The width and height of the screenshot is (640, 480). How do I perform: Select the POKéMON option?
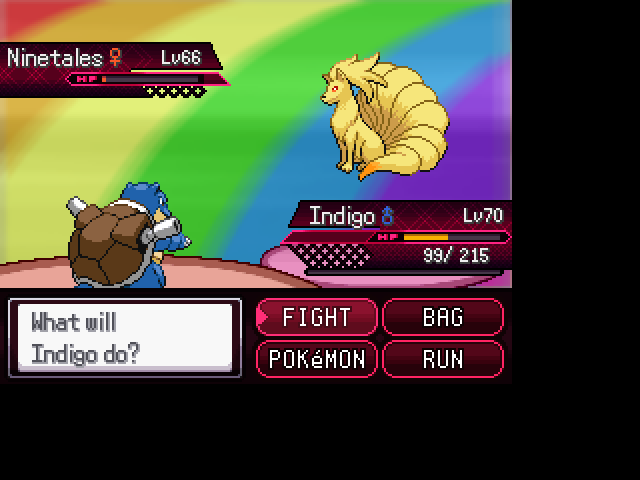click(317, 359)
